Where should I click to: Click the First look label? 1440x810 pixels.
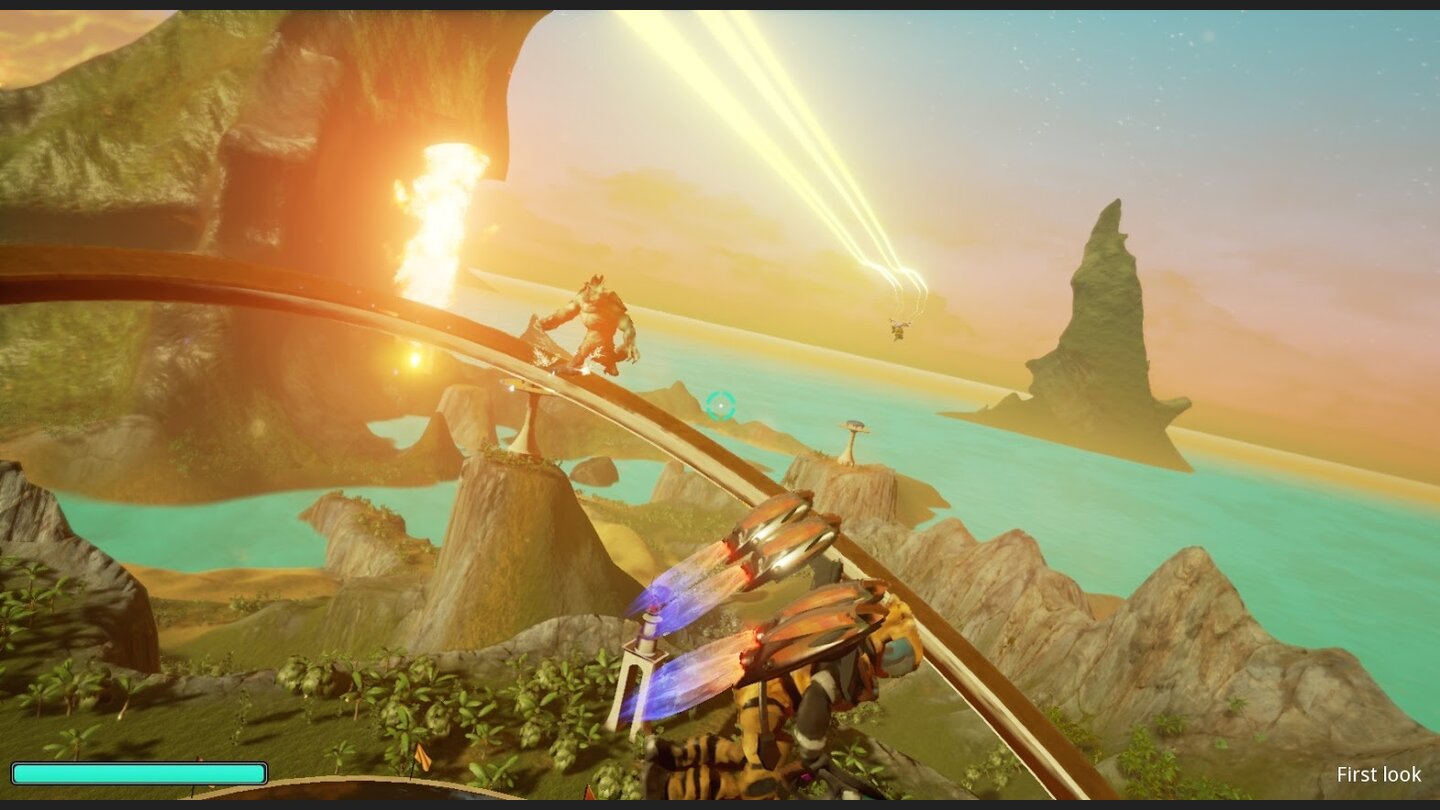point(1379,775)
